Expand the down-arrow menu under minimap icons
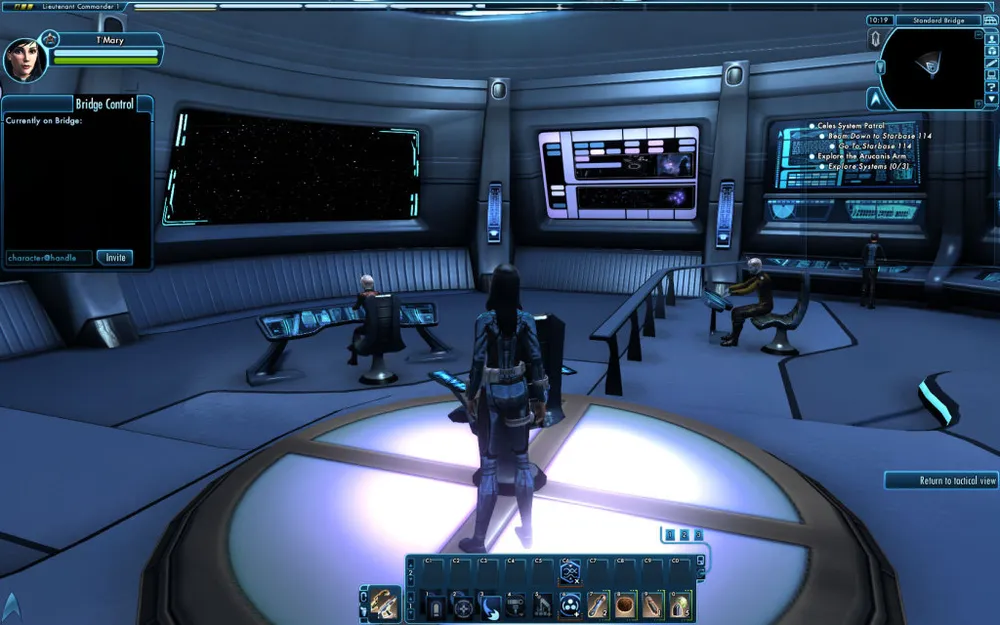Image resolution: width=1000 pixels, height=625 pixels. (991, 100)
